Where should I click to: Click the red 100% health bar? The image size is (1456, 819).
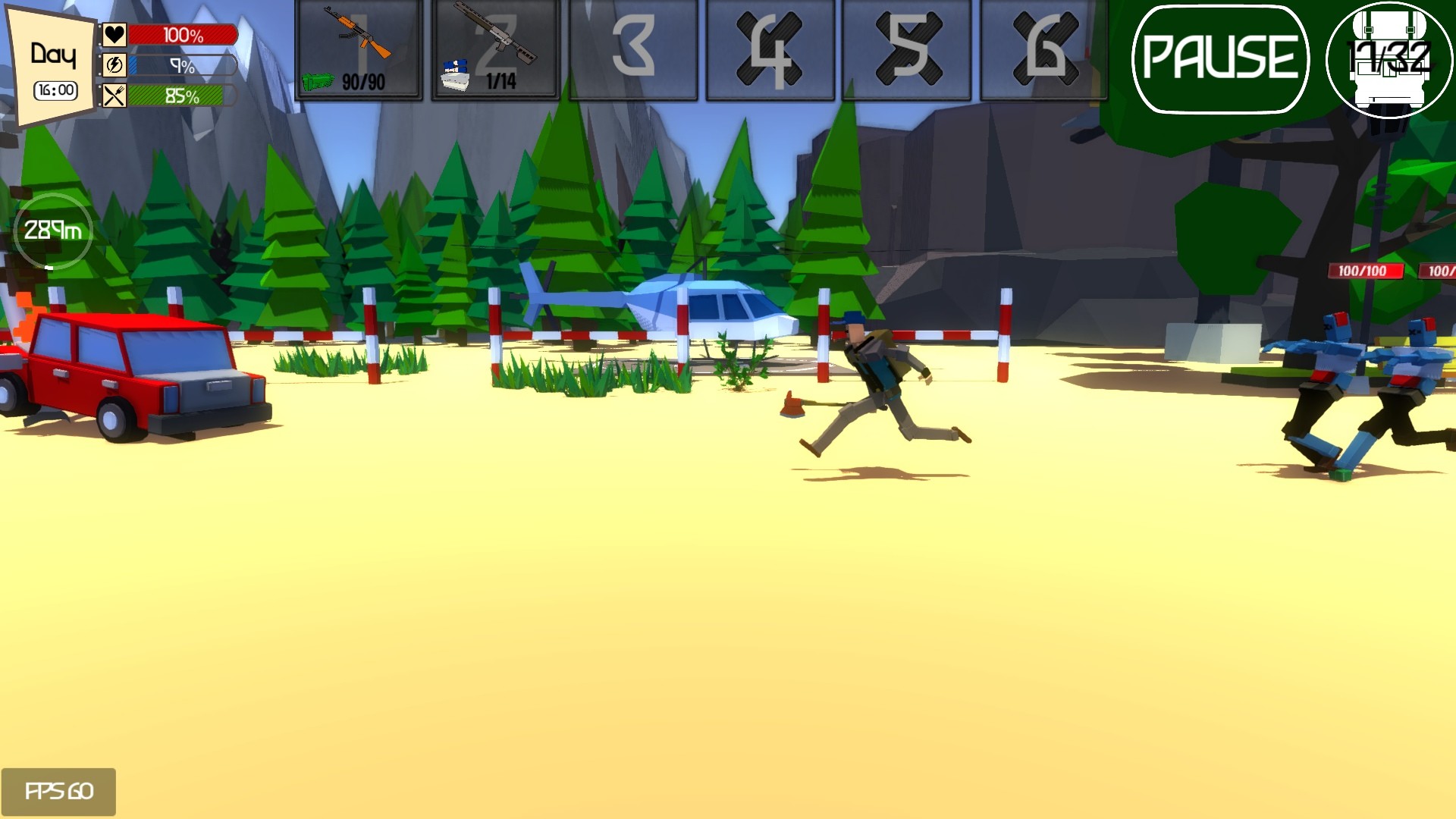point(182,33)
